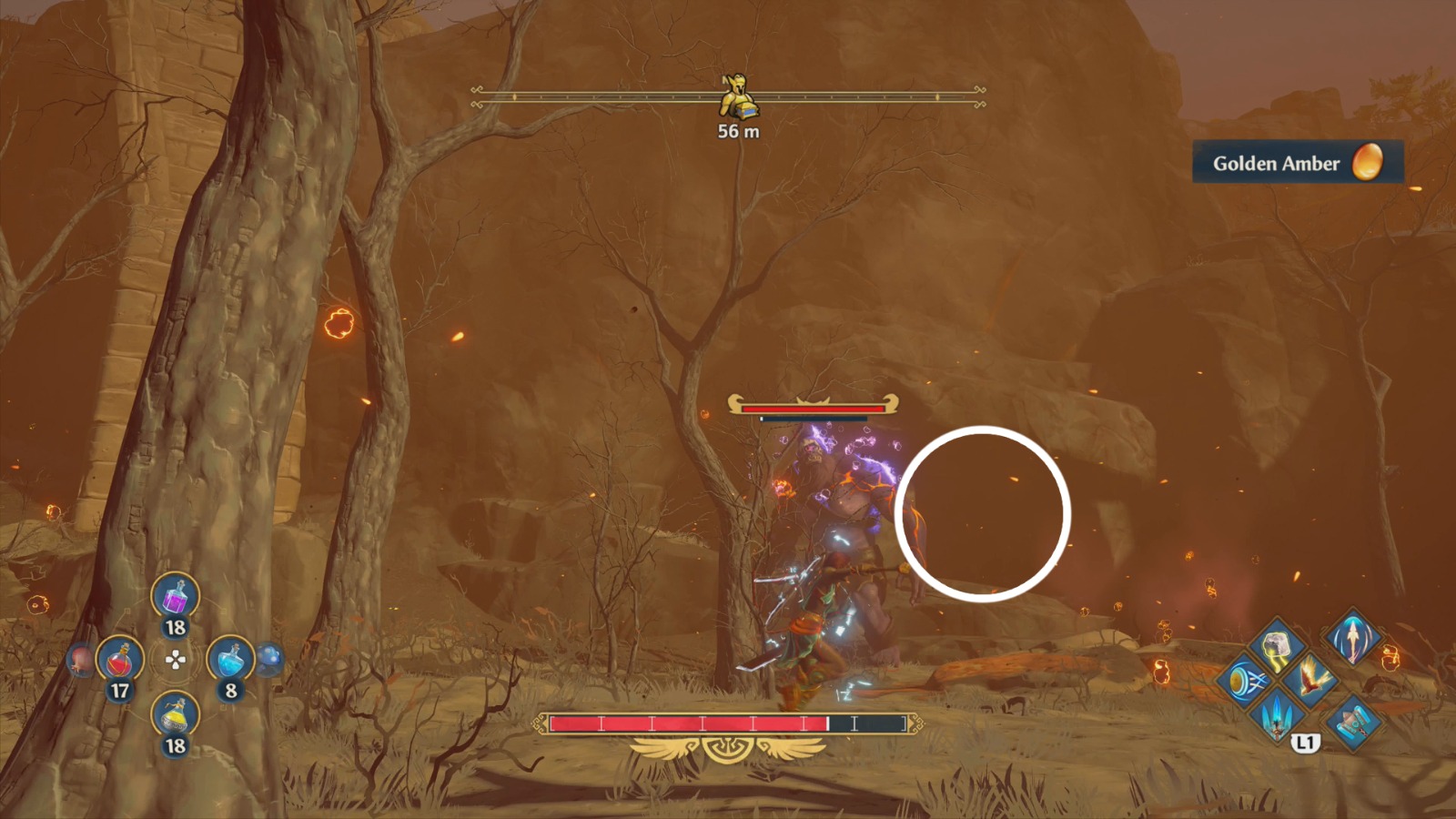Activate the triple sword ability icon
Viewport: 1456px width, 819px height.
[x=1277, y=717]
